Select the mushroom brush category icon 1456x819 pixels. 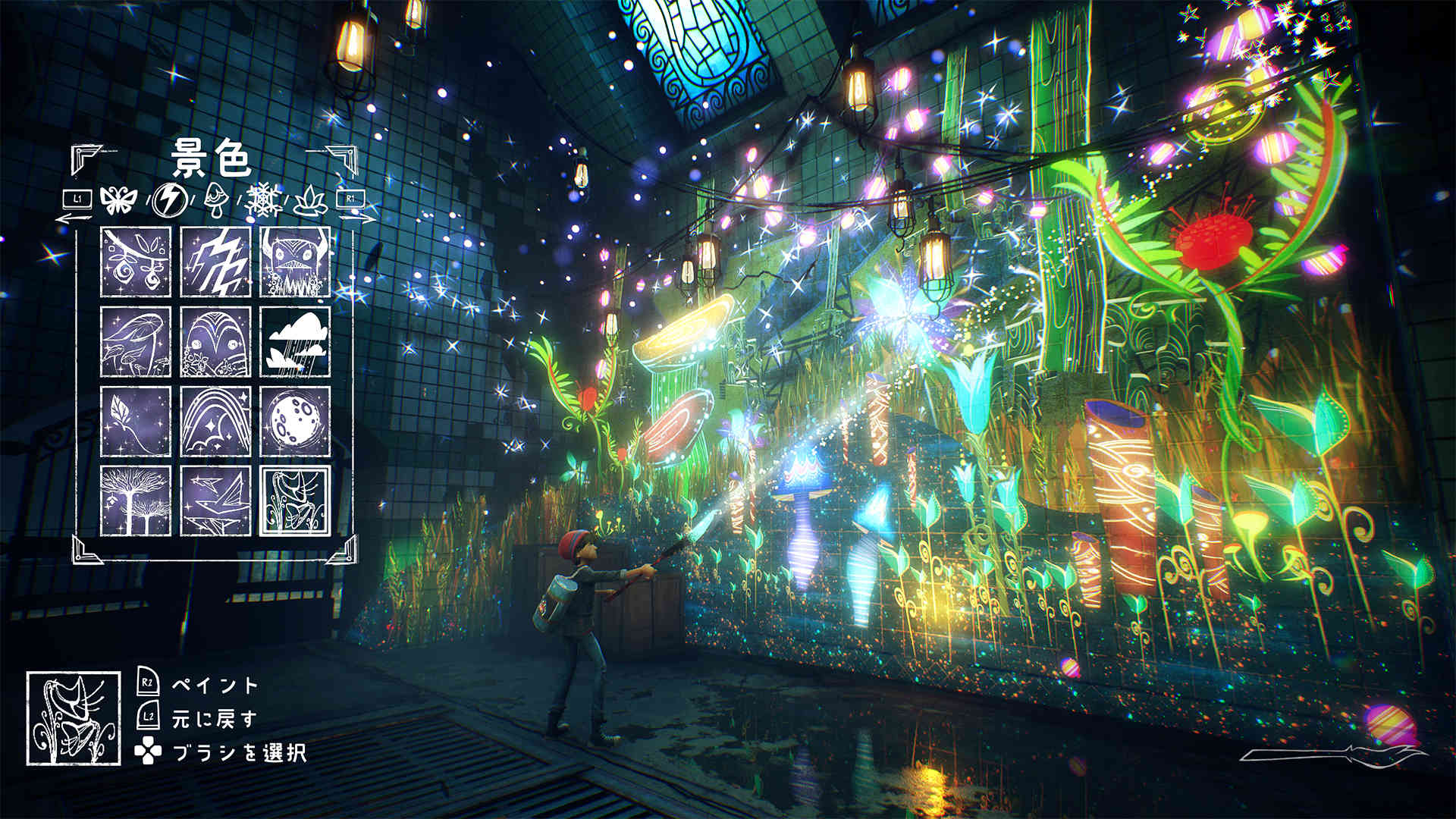click(x=216, y=199)
